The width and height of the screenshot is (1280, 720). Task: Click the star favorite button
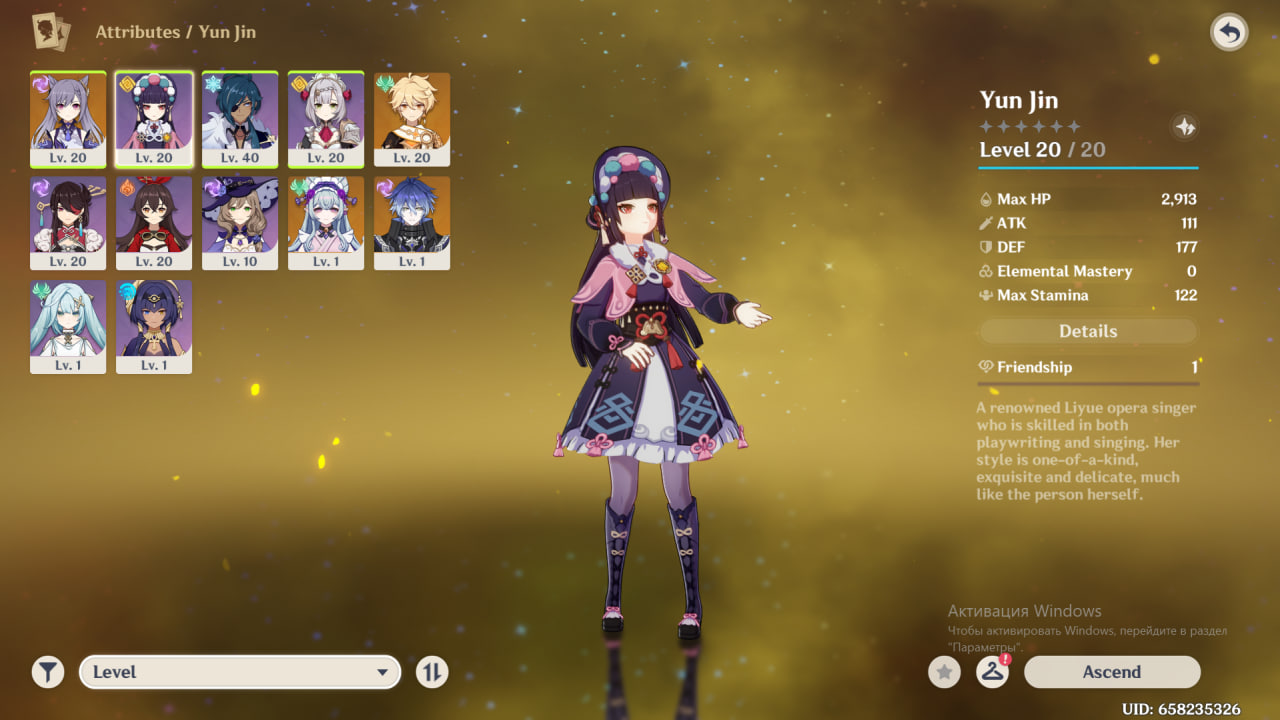pos(944,672)
